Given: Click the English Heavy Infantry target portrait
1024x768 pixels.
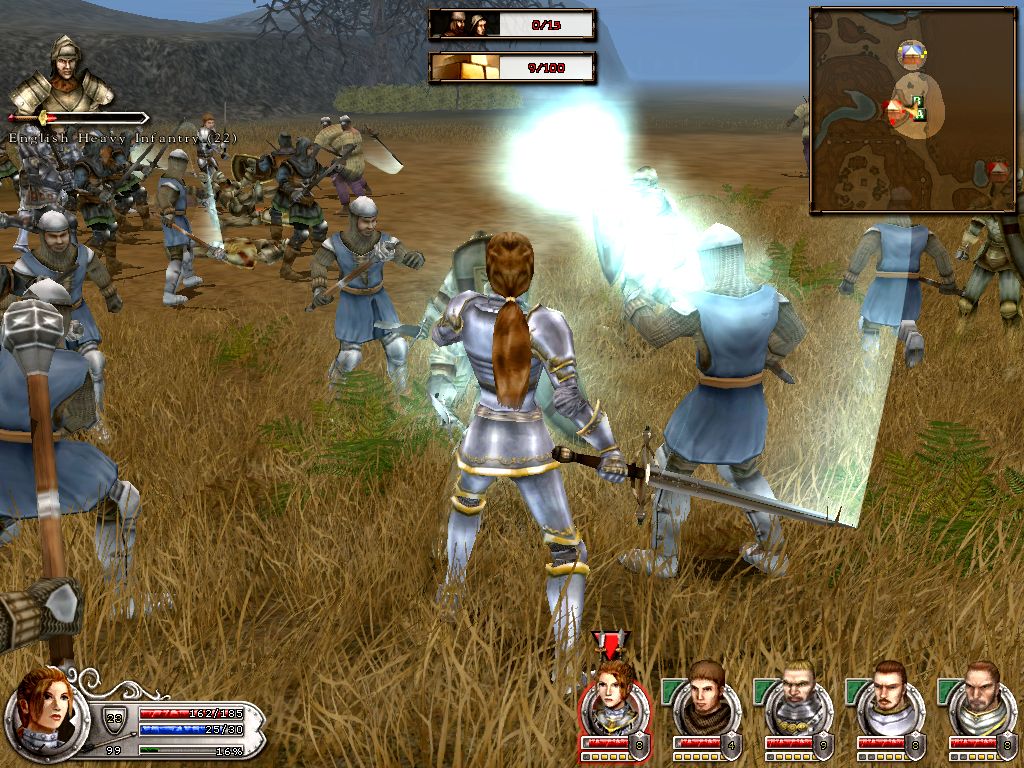Looking at the screenshot, I should [62, 77].
